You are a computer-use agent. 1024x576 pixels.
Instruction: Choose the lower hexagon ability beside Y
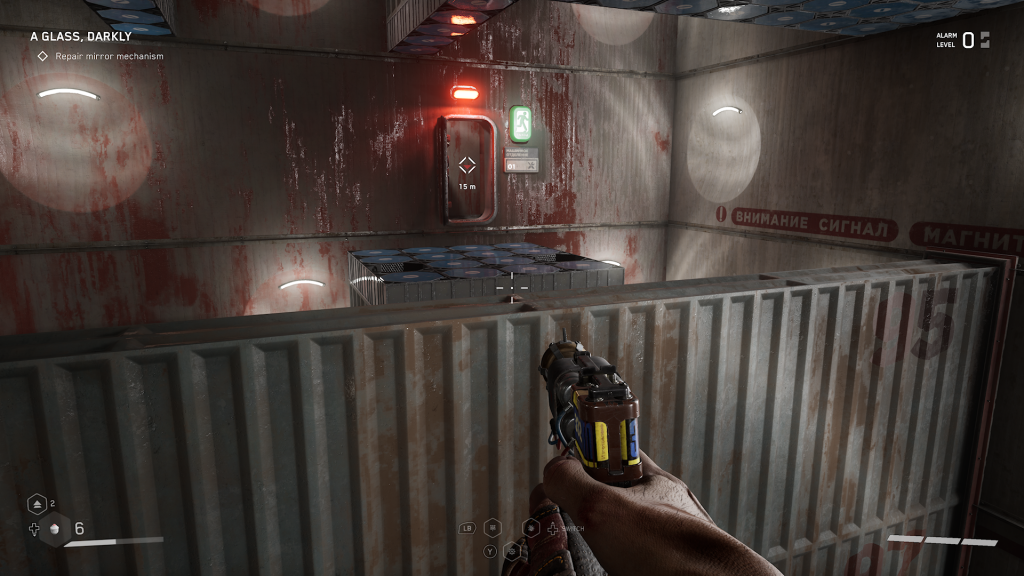click(512, 550)
